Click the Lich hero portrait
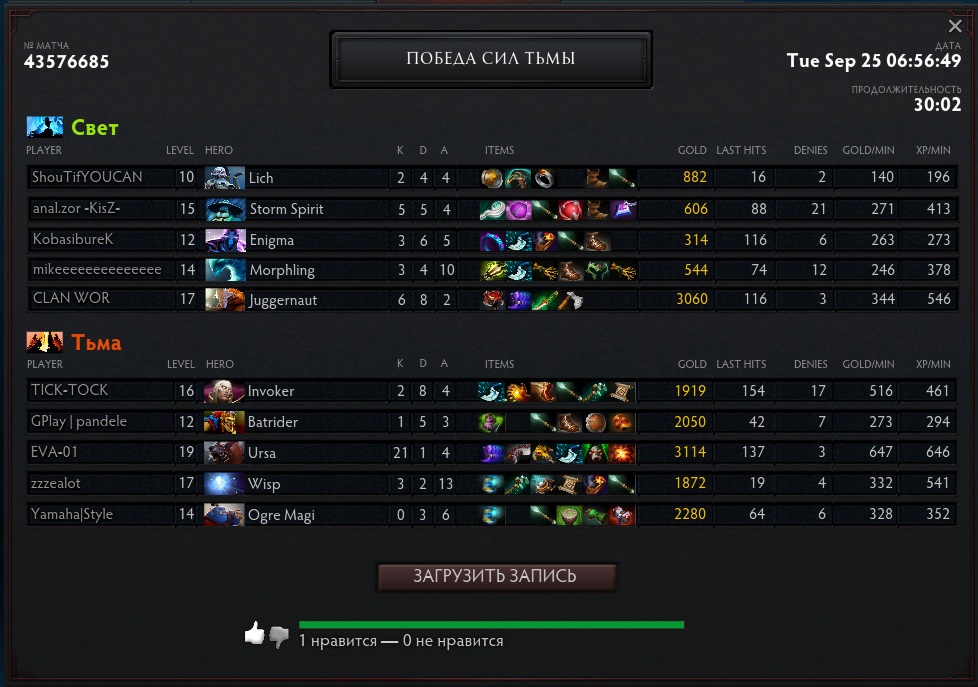This screenshot has height=687, width=978. pyautogui.click(x=224, y=178)
